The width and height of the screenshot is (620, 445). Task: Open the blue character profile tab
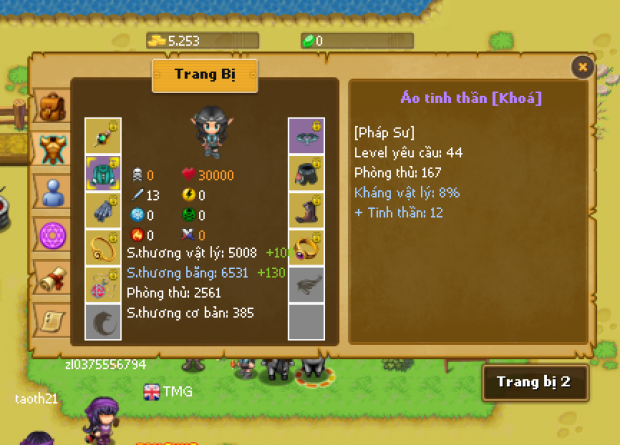point(49,191)
